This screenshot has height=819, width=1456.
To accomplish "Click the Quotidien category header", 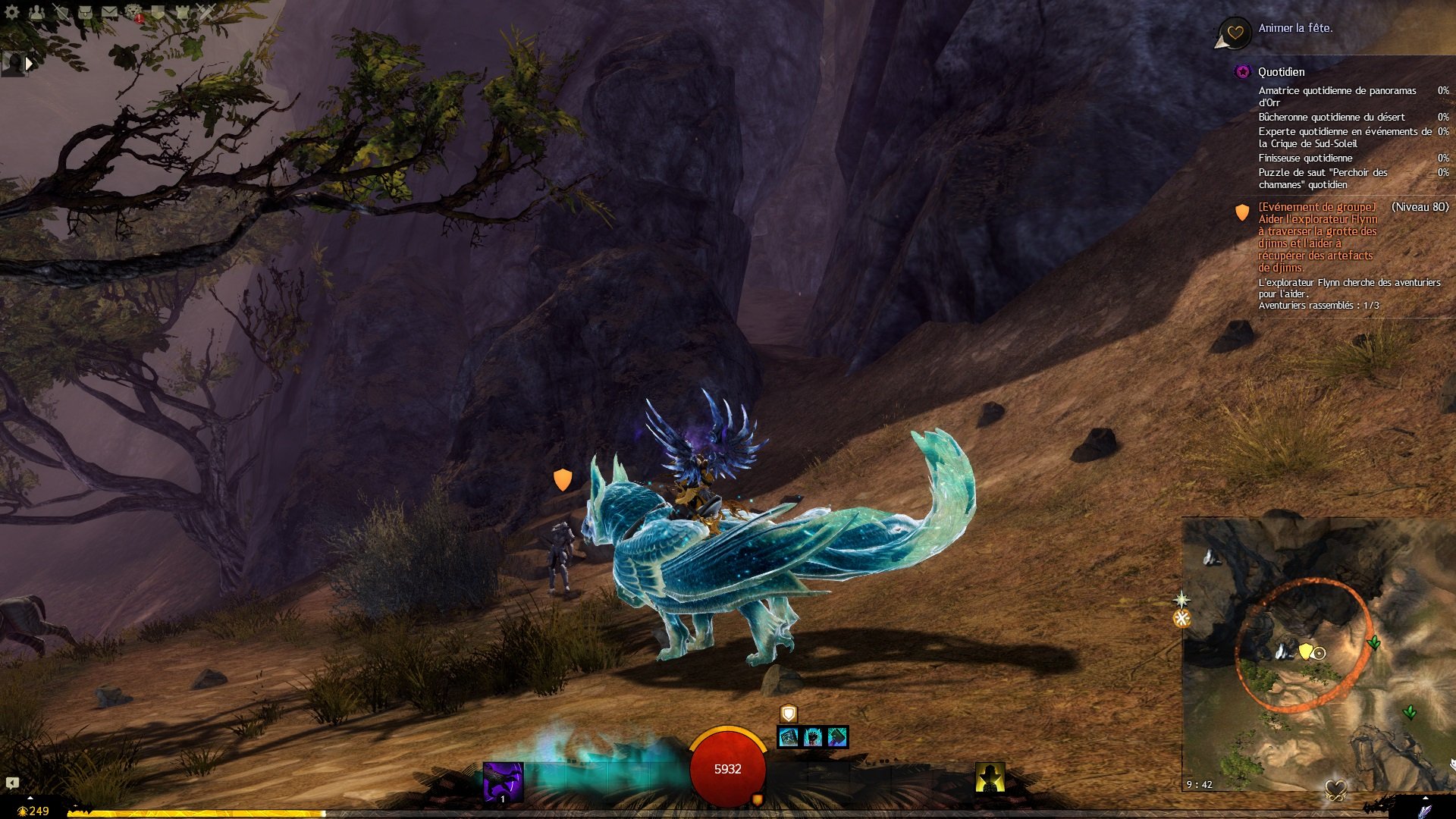I will [x=1282, y=71].
